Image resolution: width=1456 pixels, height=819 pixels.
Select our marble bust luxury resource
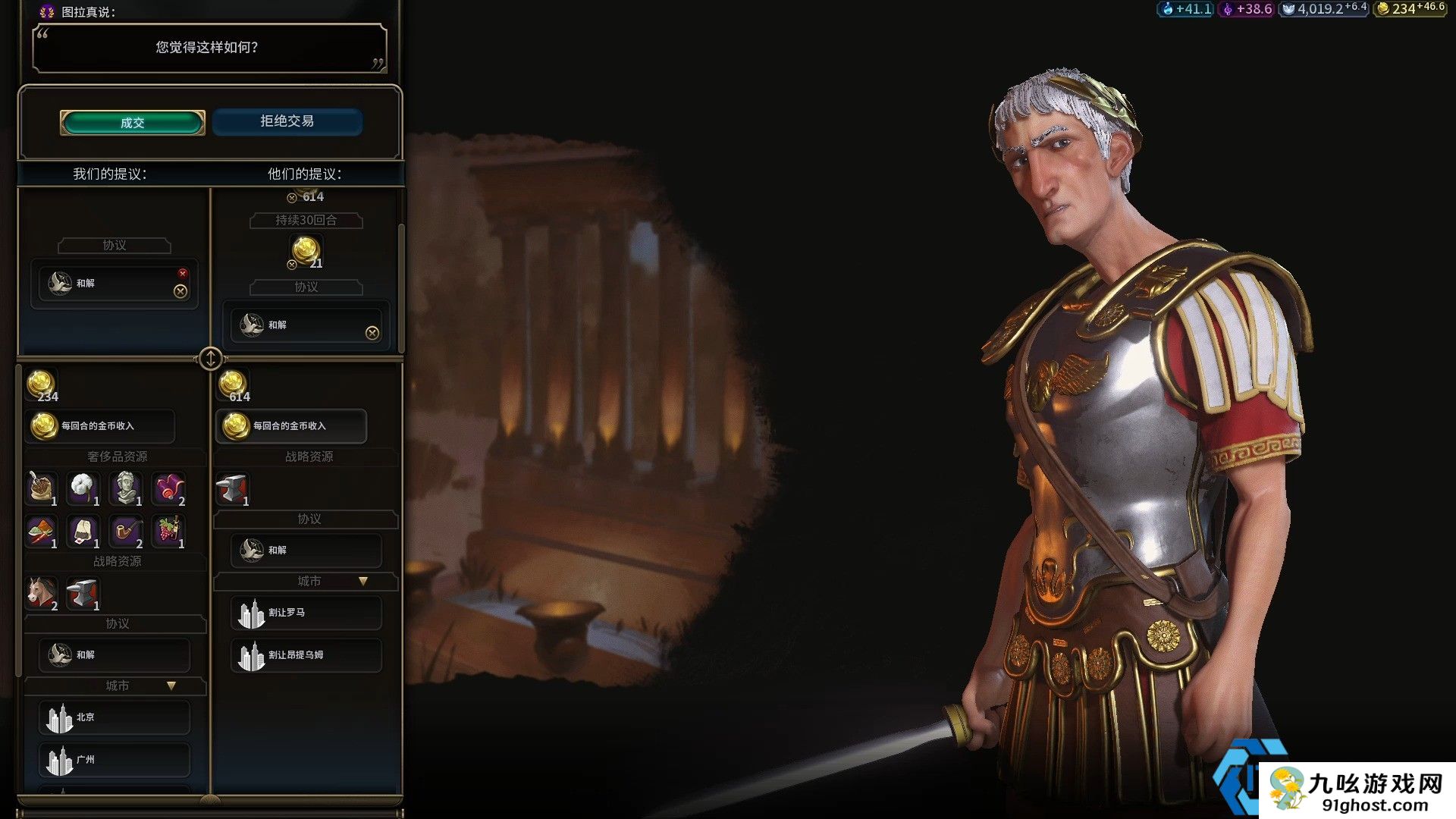coord(126,488)
